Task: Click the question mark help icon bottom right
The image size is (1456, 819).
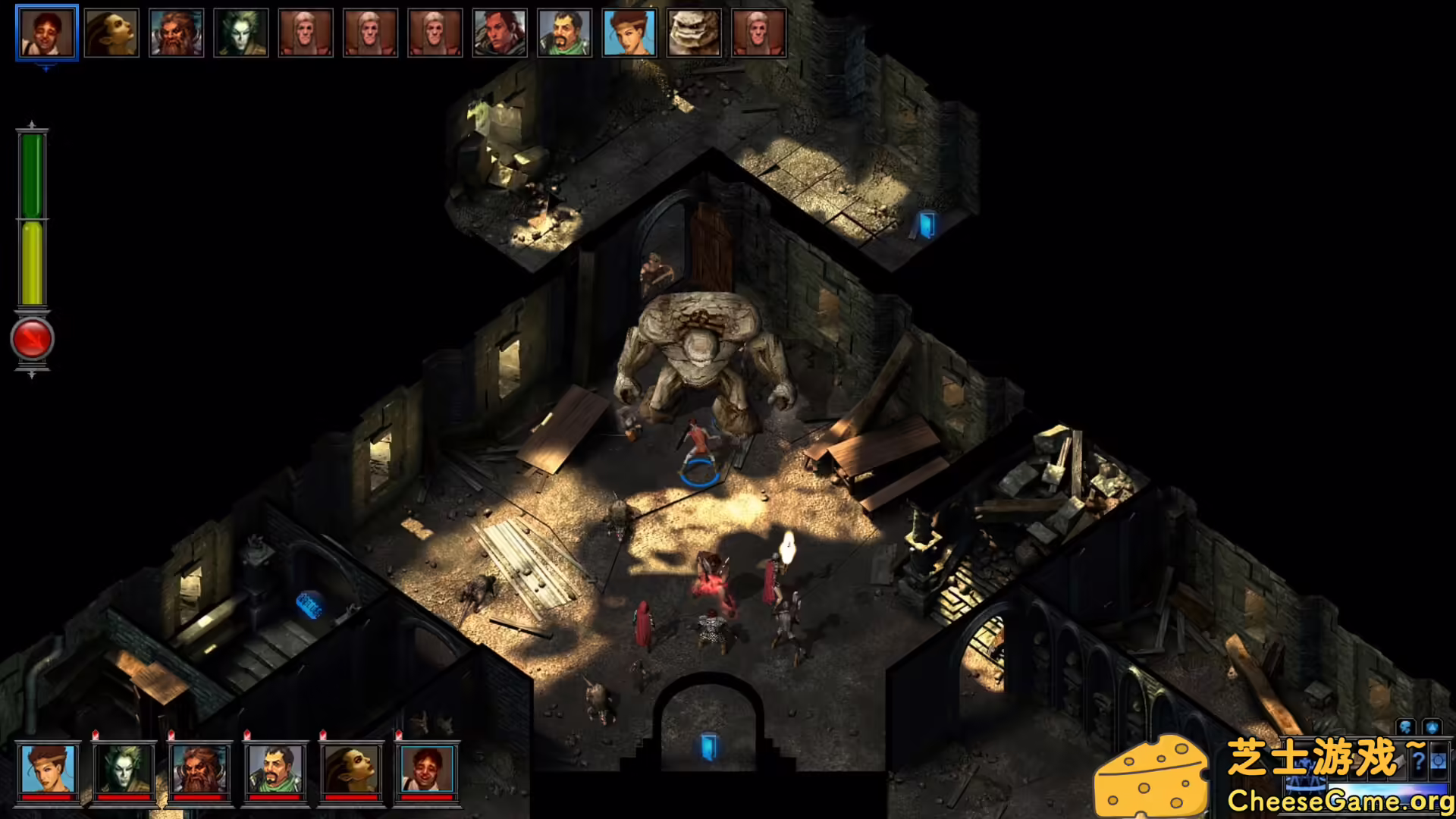Action: coord(1417,761)
